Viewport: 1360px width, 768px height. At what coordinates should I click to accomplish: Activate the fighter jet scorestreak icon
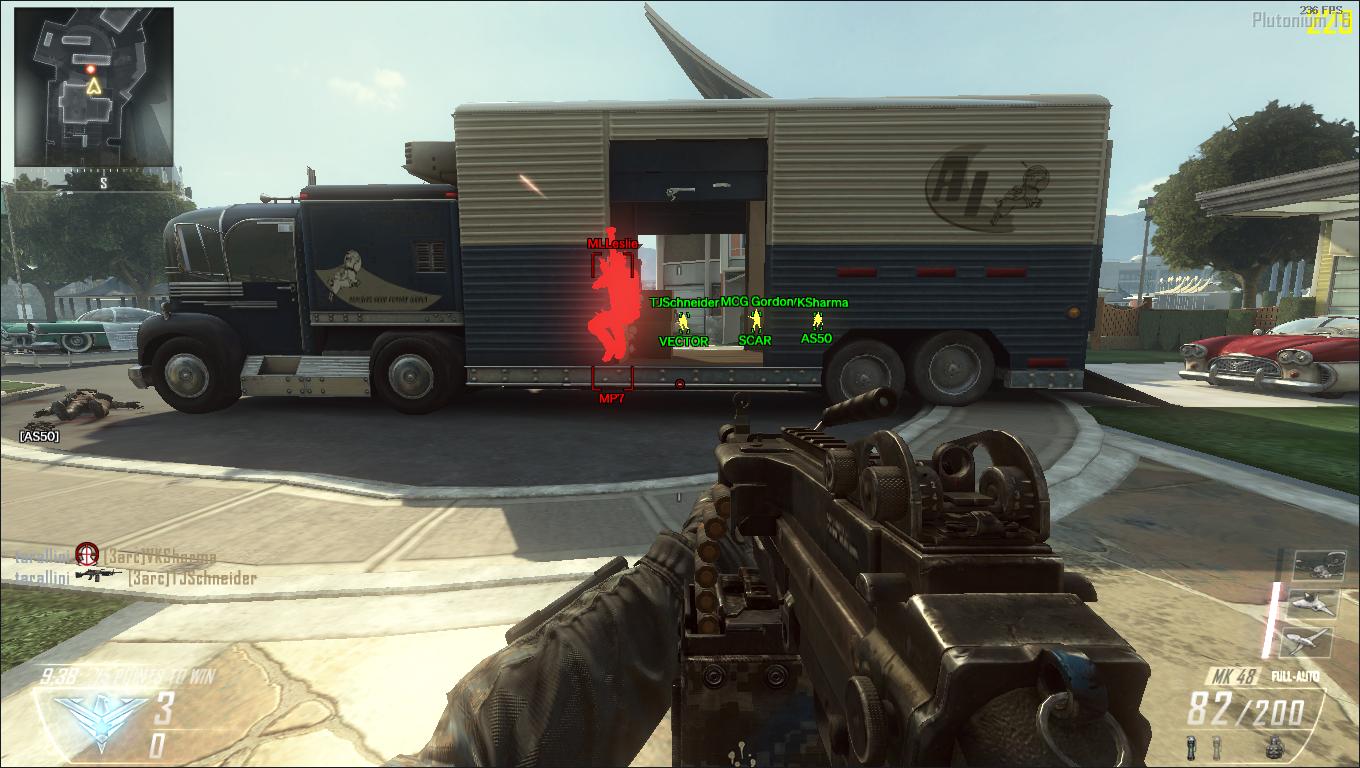(1312, 603)
